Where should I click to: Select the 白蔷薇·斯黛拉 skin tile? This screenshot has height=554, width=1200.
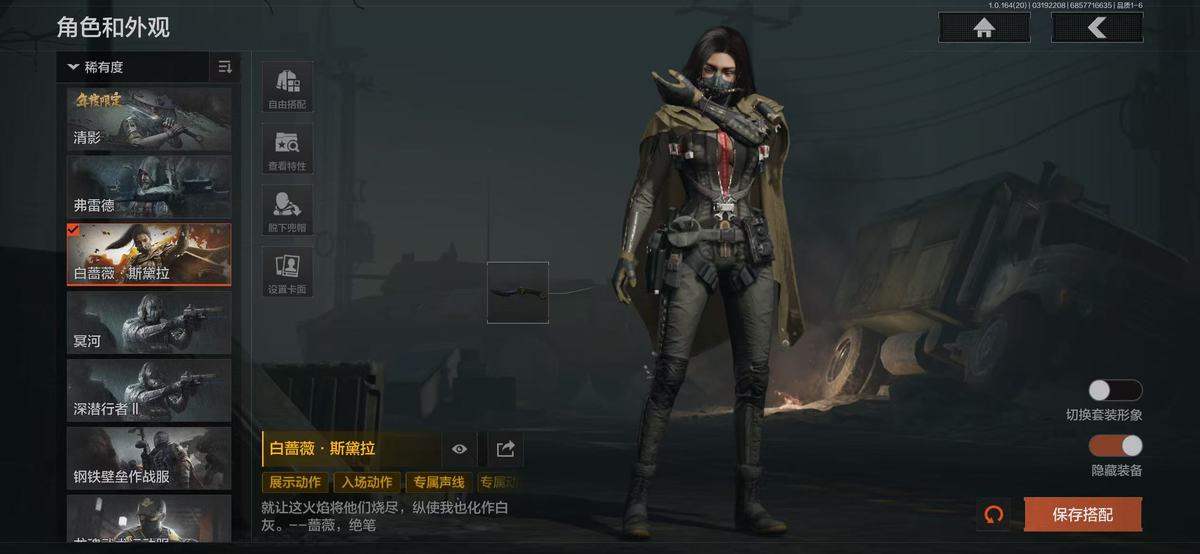[x=149, y=254]
